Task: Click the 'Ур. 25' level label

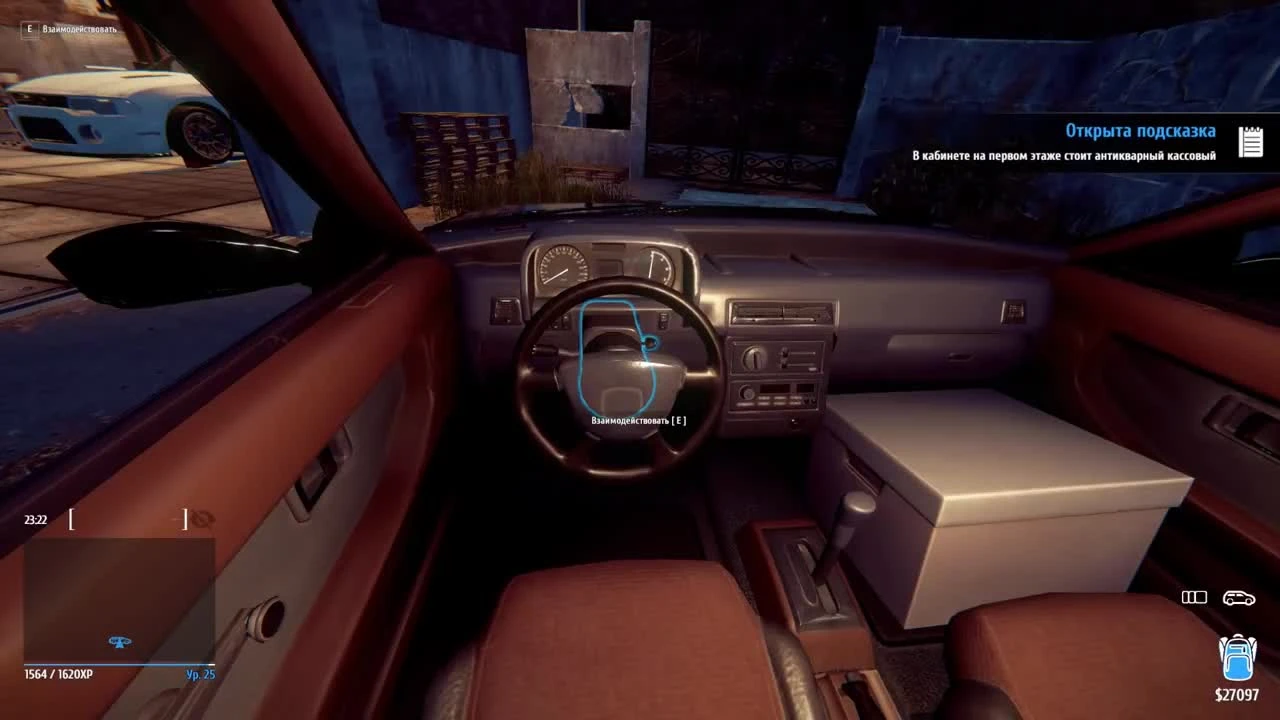Action: (x=200, y=674)
